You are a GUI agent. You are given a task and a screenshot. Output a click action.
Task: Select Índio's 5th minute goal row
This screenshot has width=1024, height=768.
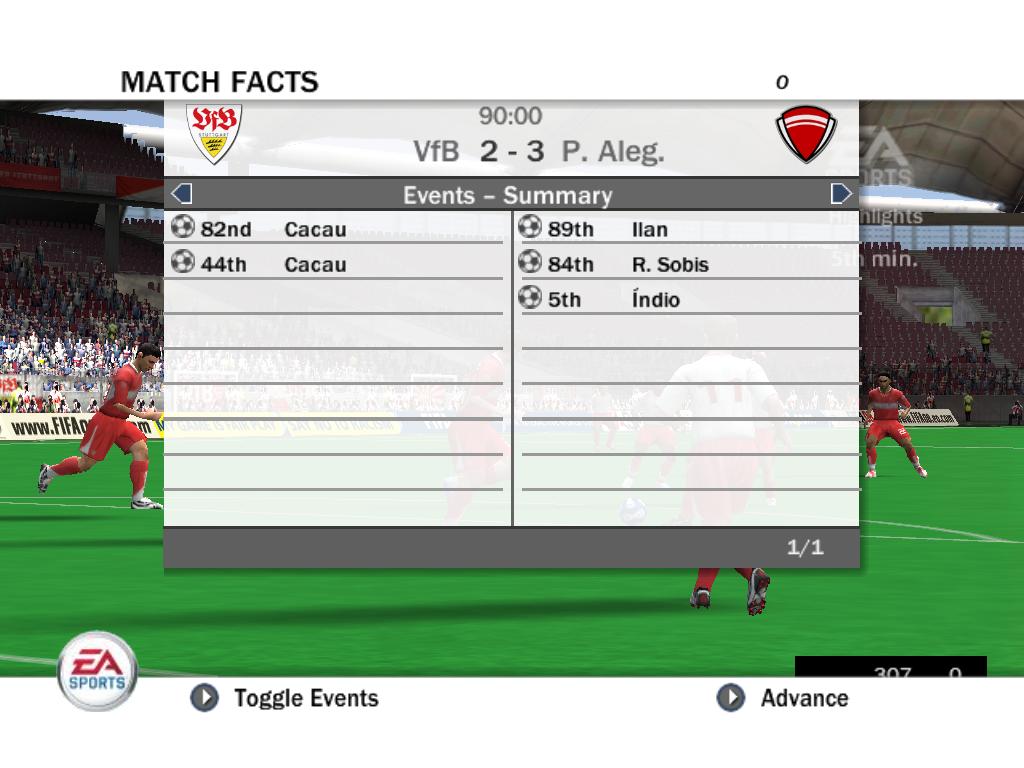pyautogui.click(x=688, y=299)
